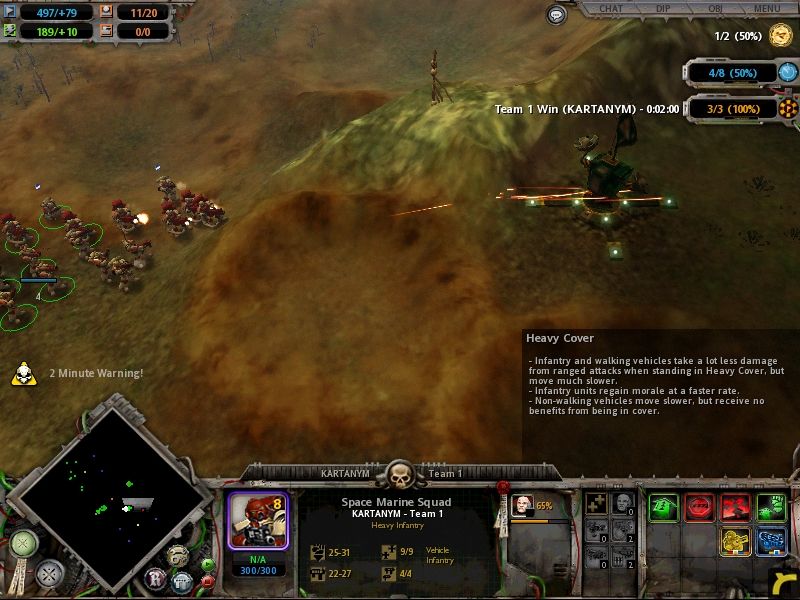The height and width of the screenshot is (600, 800).
Task: Click the green house arrow command
Action: pos(663,508)
